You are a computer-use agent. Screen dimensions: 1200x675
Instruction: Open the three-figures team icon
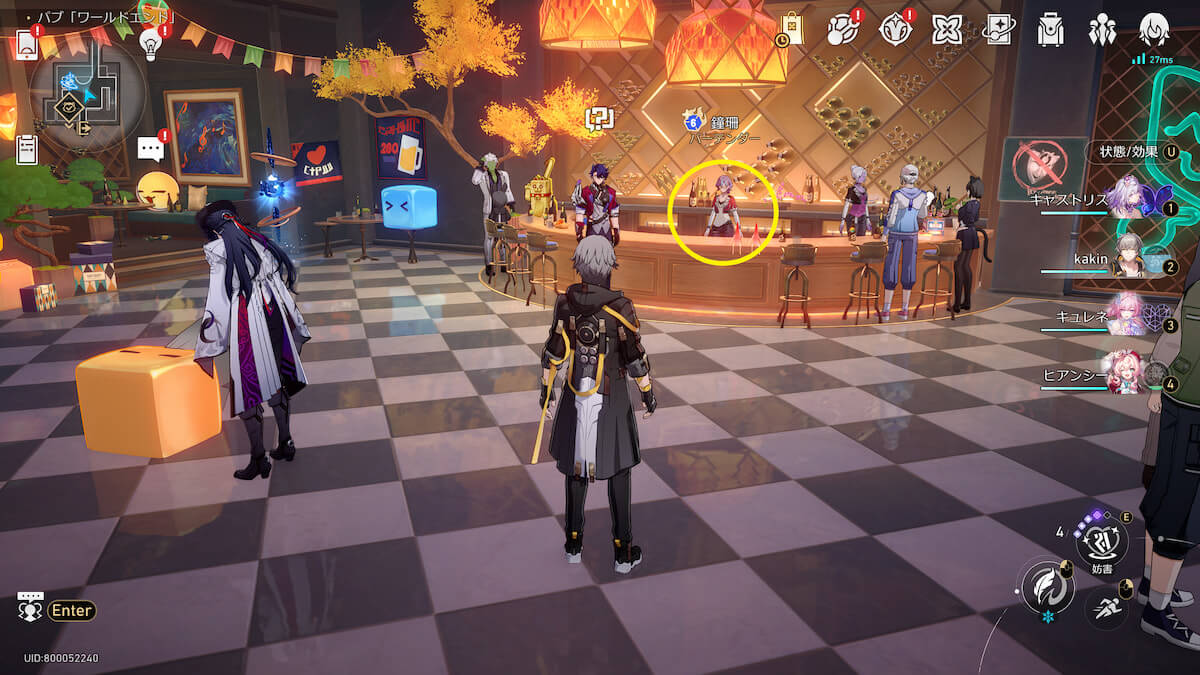1103,30
